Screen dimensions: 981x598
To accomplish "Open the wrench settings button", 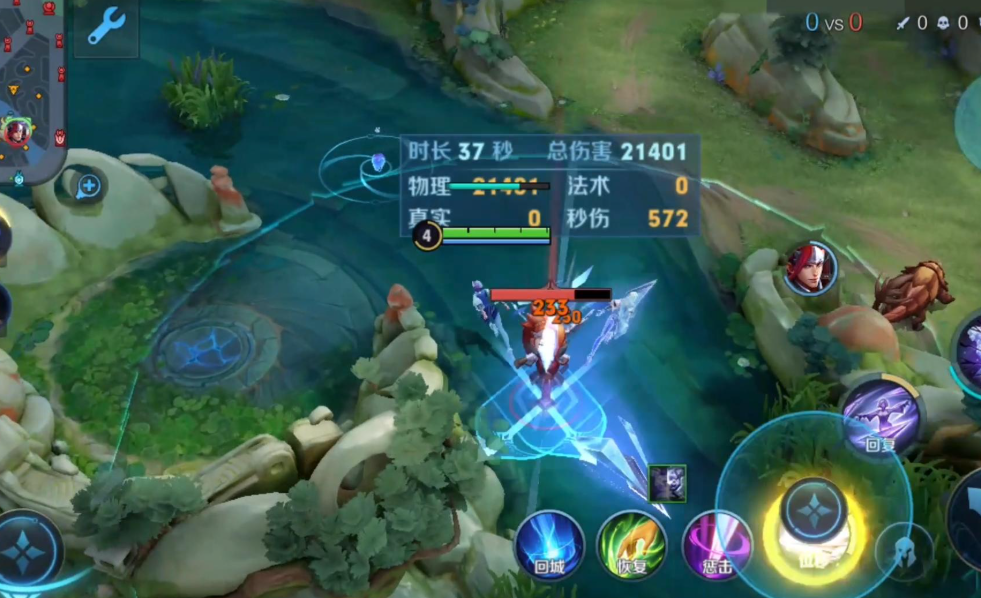I will point(105,27).
